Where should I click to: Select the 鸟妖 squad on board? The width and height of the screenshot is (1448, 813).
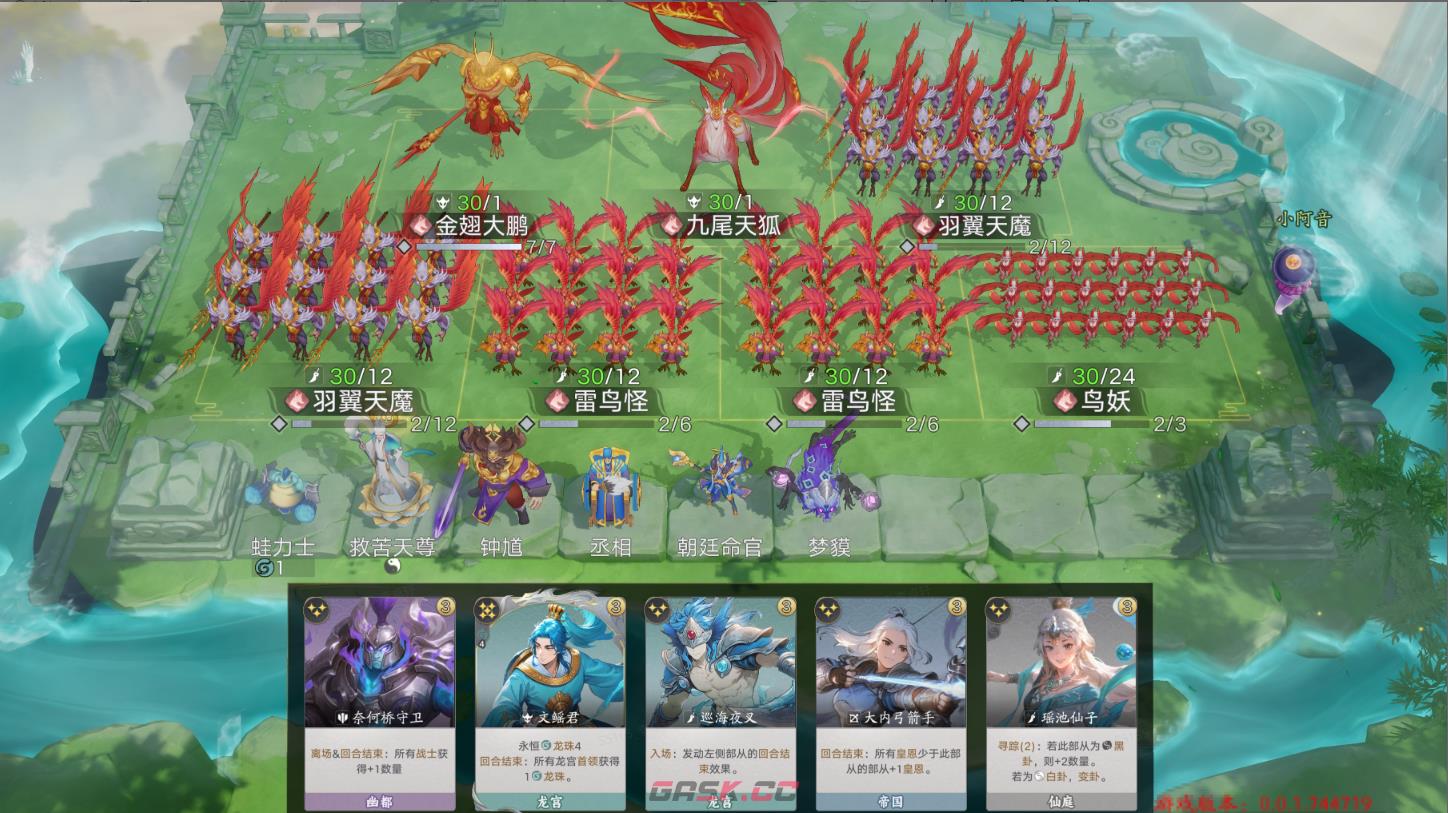coord(1100,295)
